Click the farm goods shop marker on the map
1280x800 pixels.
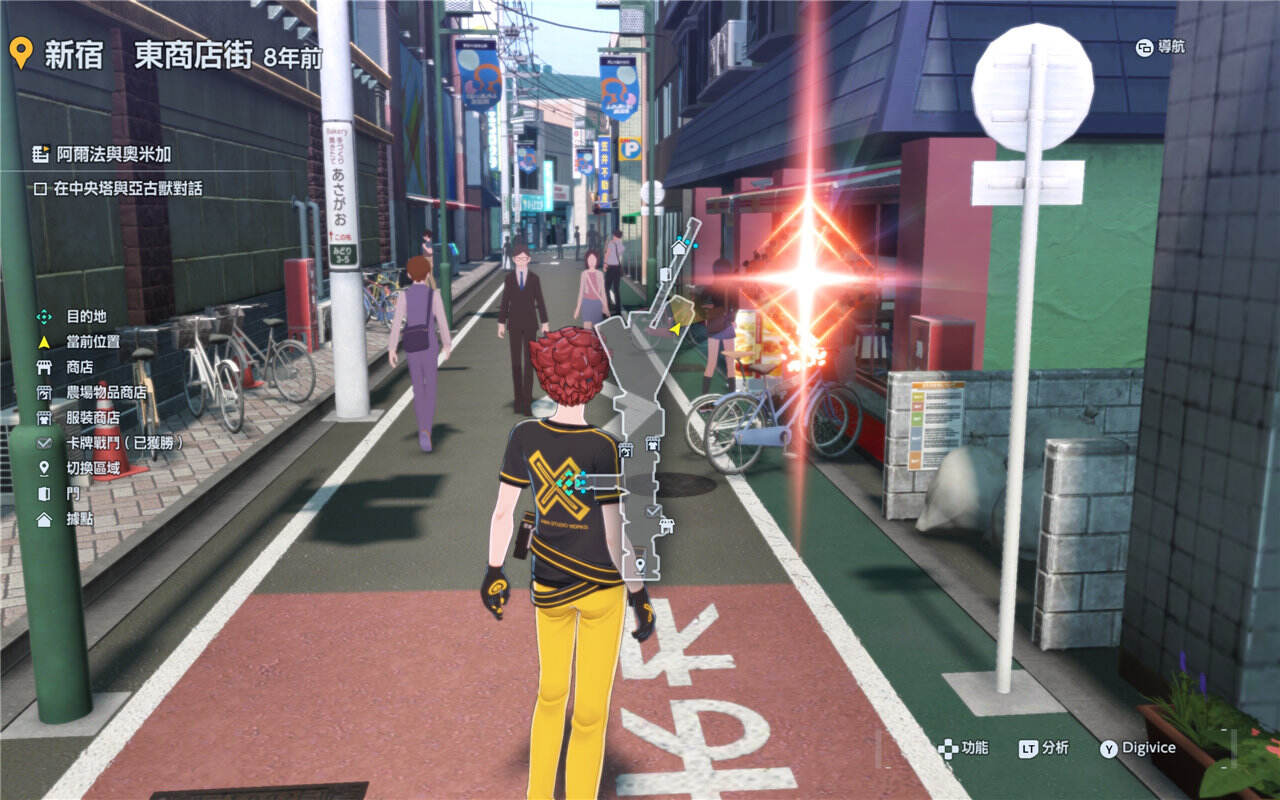coord(627,450)
